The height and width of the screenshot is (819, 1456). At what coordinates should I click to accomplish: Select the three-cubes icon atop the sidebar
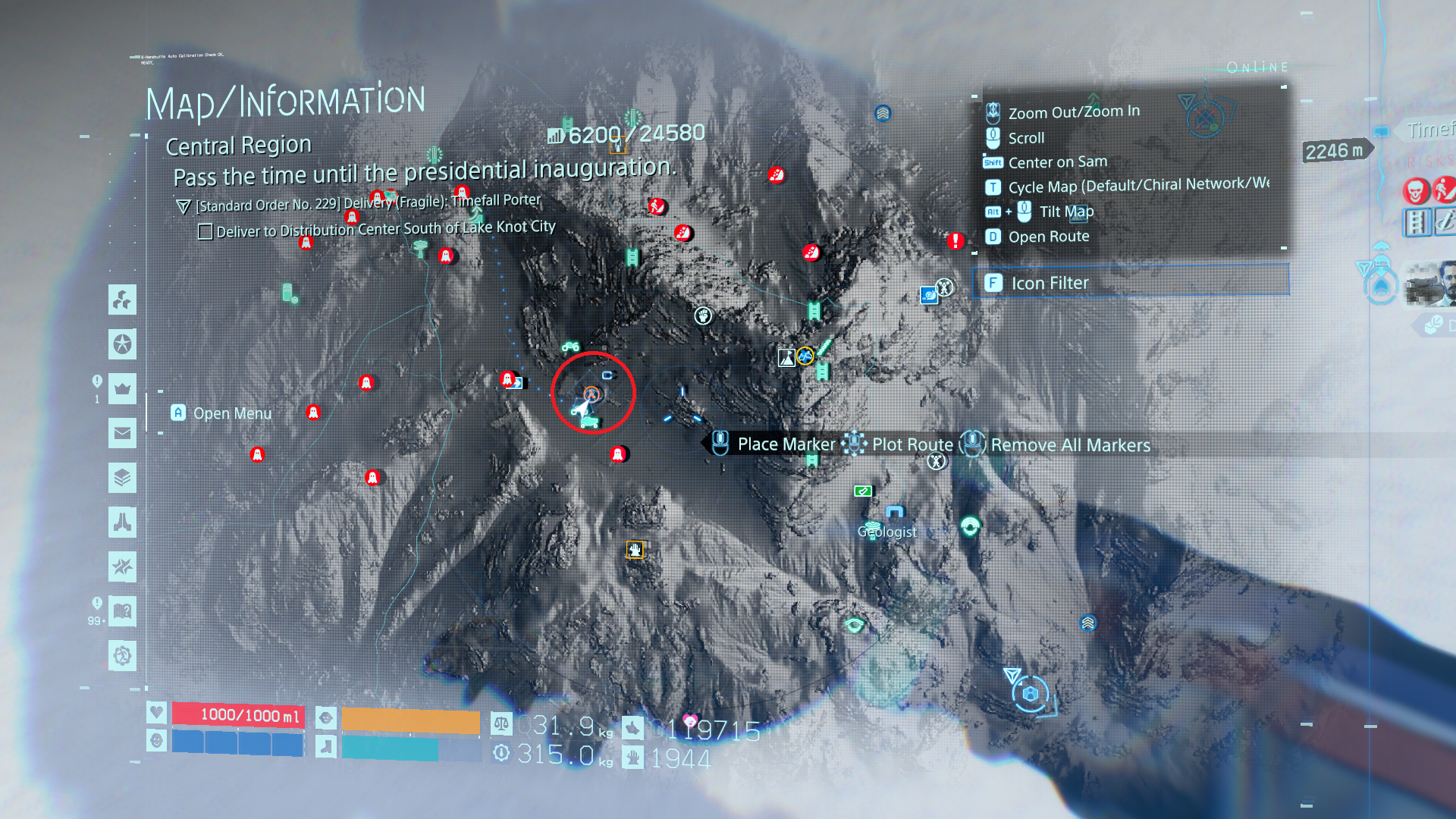click(x=122, y=300)
